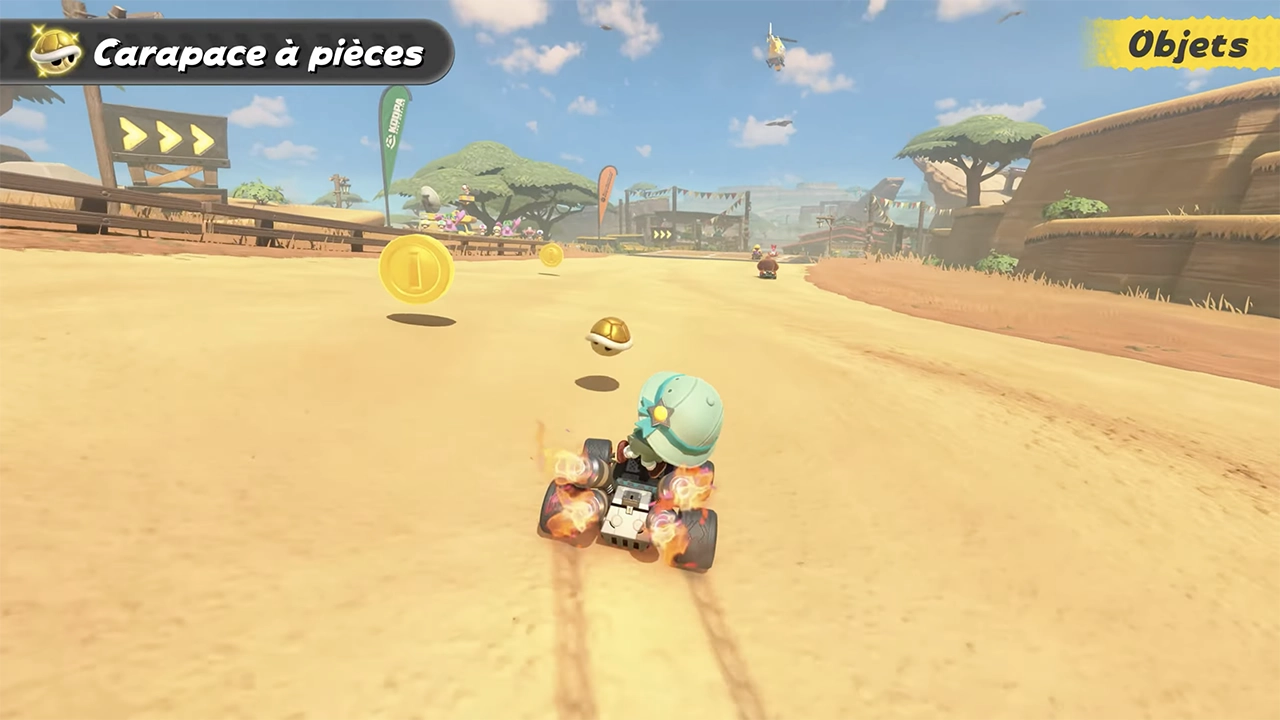Select the large gold coin on the track

(x=417, y=271)
